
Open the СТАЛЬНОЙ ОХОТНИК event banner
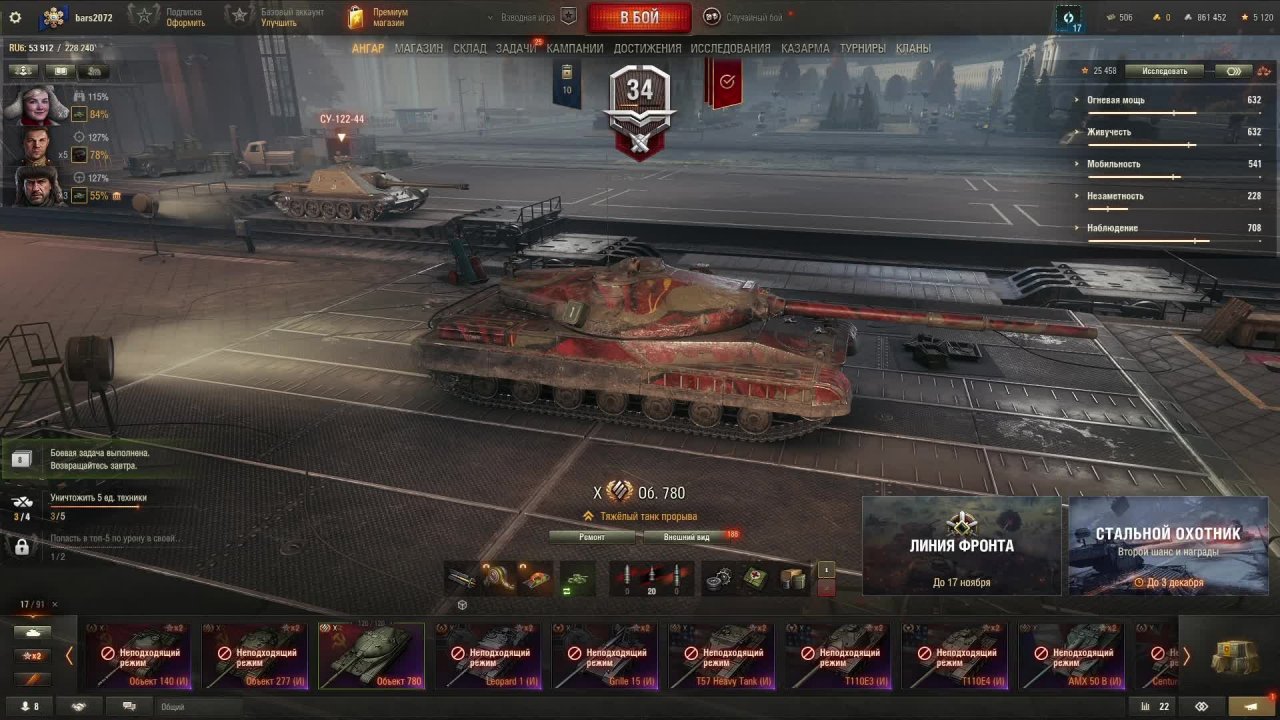(1168, 546)
